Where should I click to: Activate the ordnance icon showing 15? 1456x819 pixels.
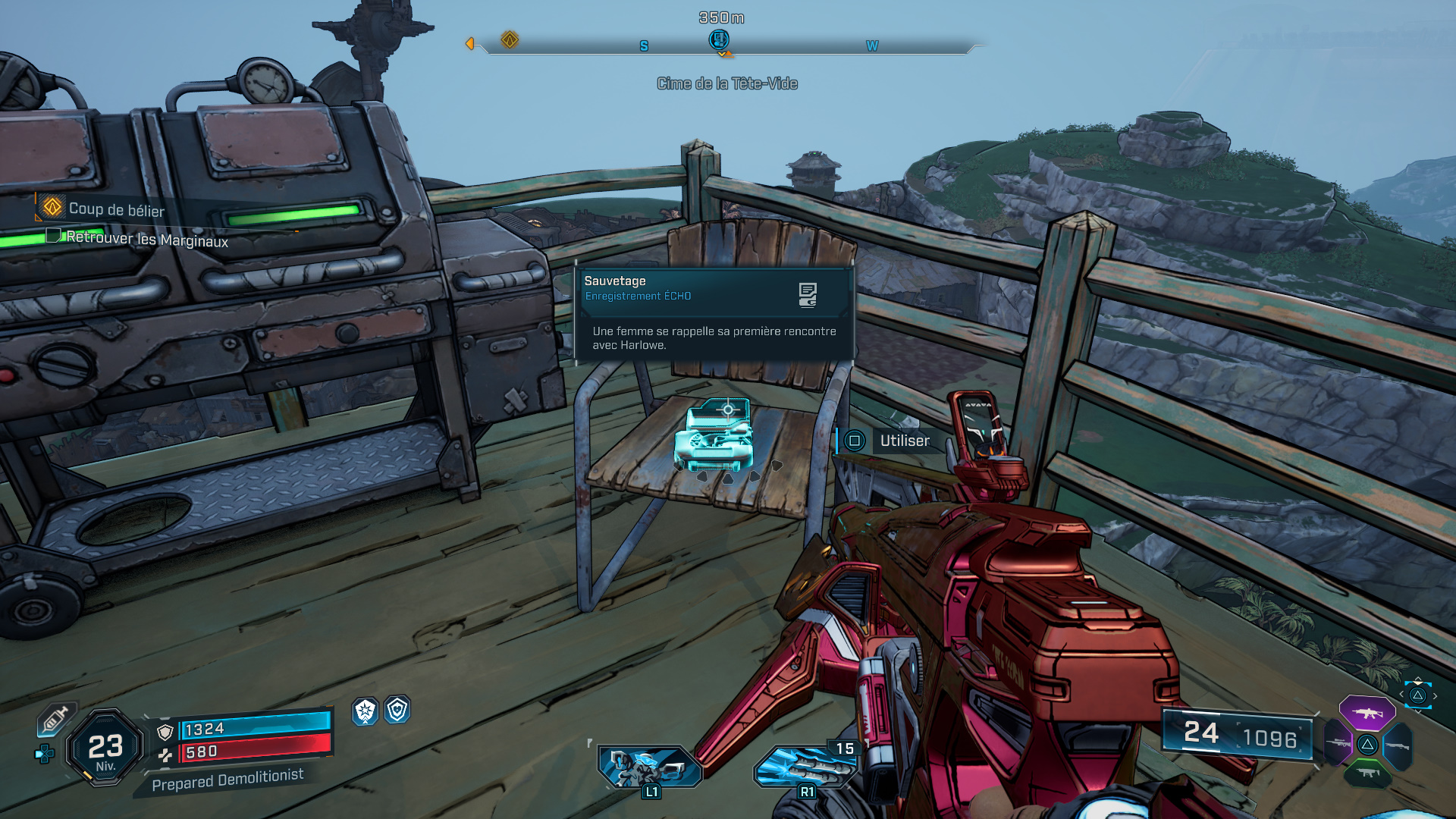pos(805,767)
